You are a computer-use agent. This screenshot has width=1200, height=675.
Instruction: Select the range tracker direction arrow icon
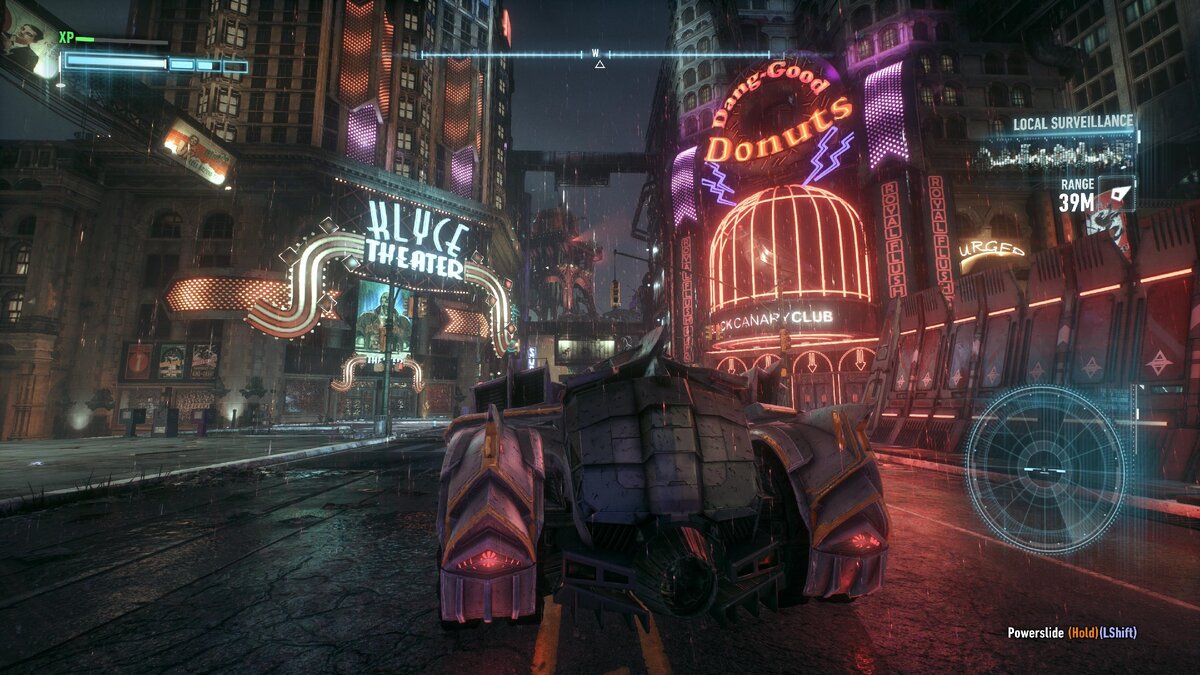pyautogui.click(x=1117, y=193)
